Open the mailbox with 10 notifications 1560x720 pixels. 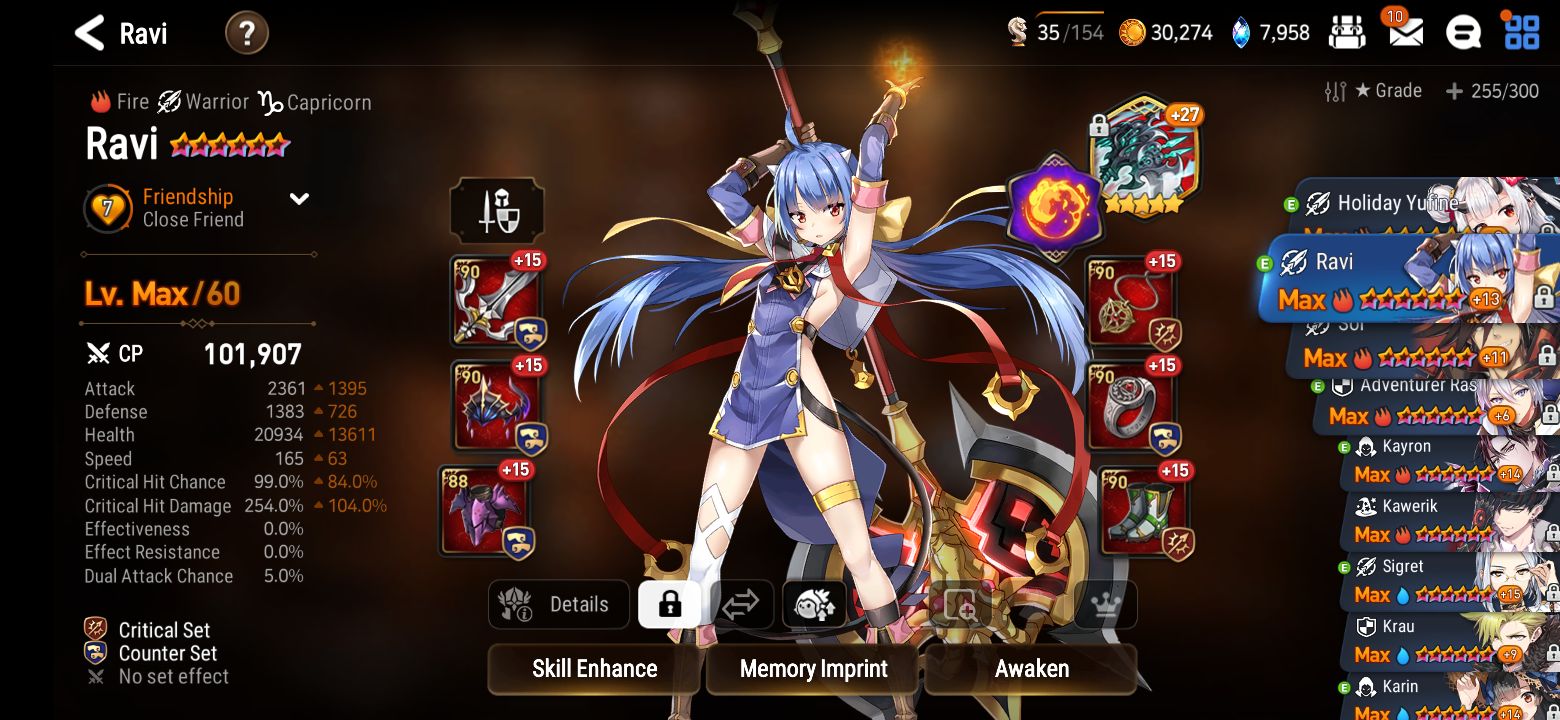(x=1405, y=33)
